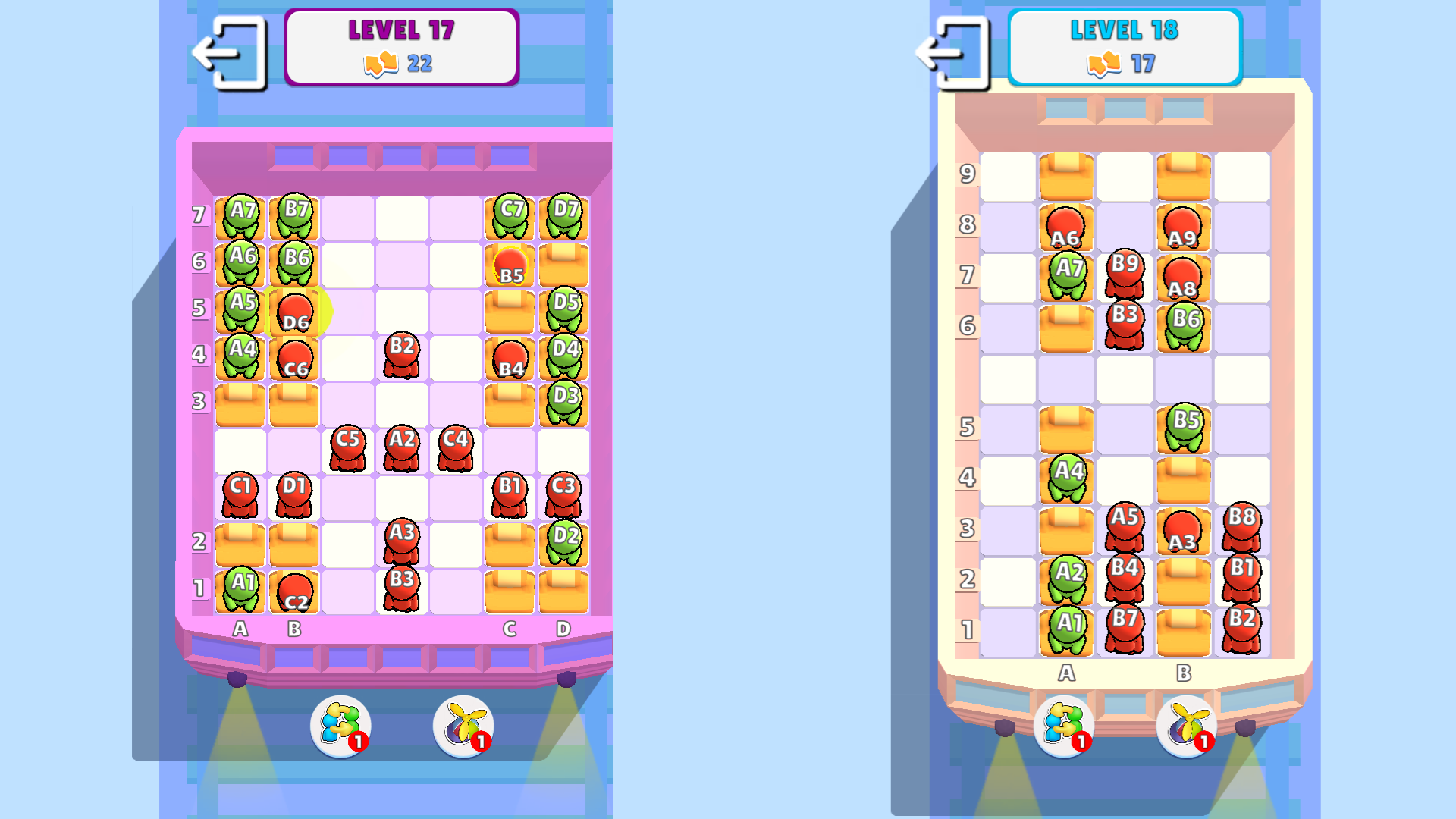Tap green passenger A7 in Level 17
The image size is (1456, 819).
pyautogui.click(x=241, y=216)
